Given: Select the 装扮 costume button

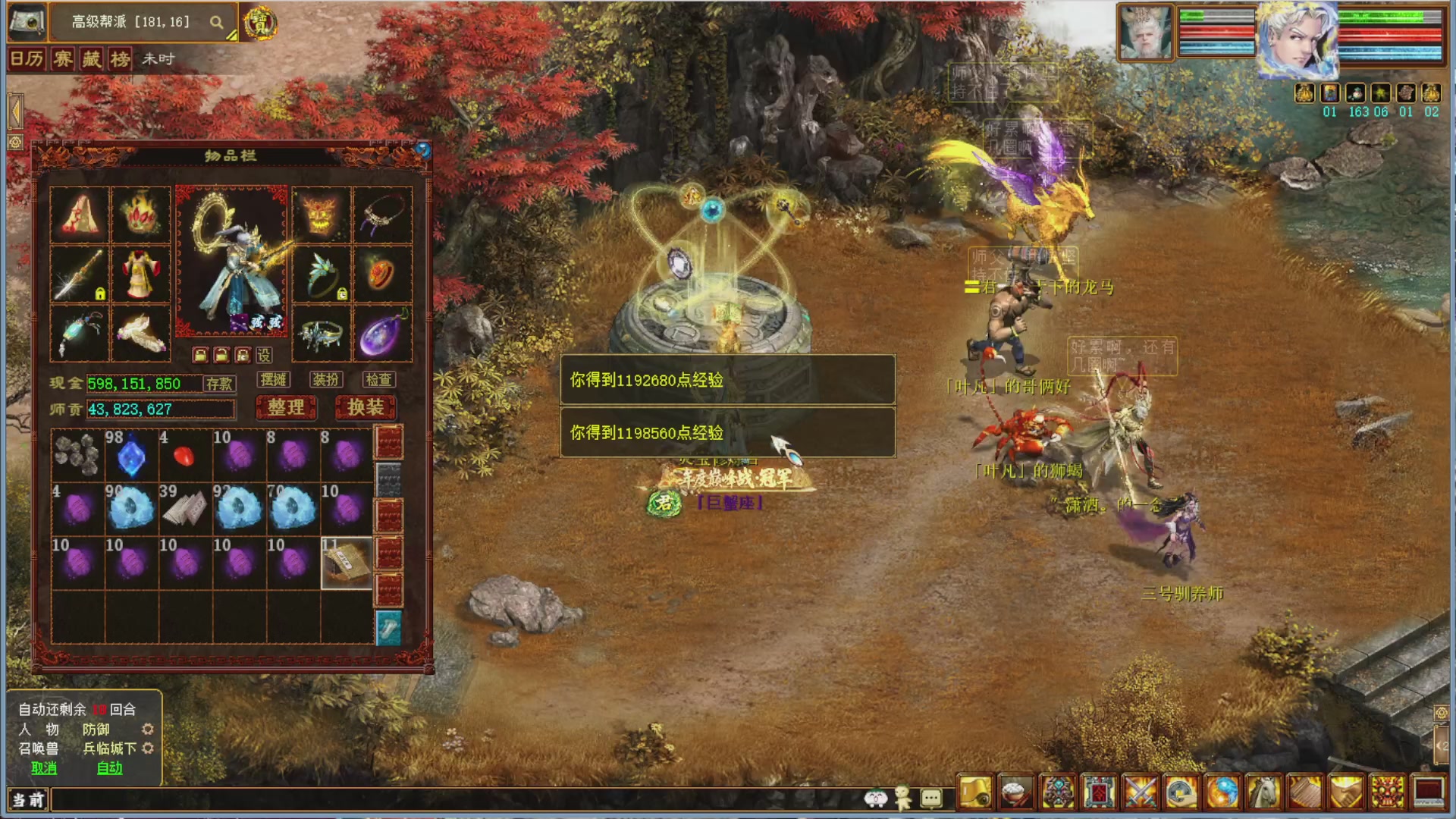Looking at the screenshot, I should [x=326, y=380].
